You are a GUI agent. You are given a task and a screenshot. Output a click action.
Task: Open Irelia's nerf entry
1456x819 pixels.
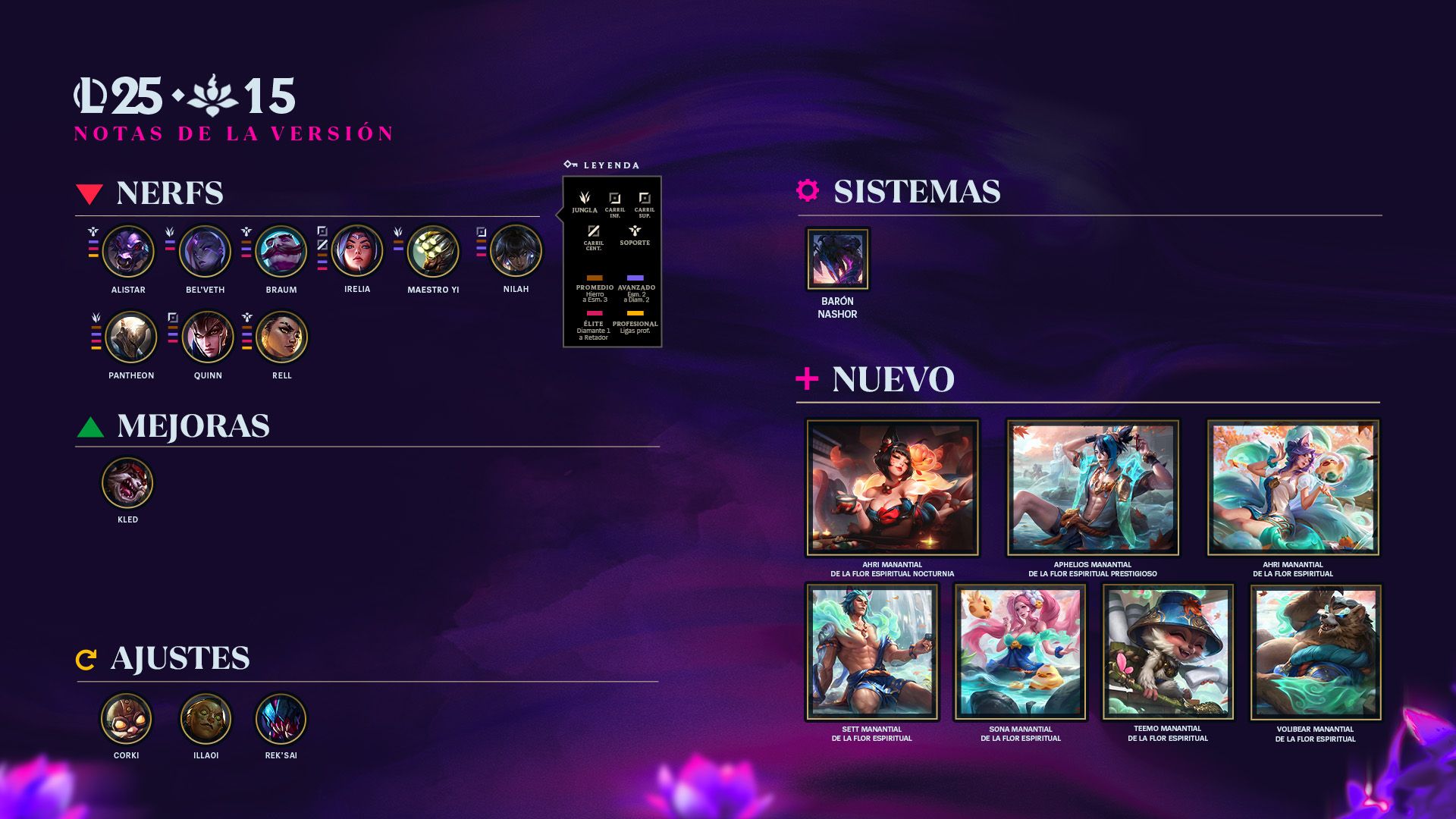click(357, 251)
